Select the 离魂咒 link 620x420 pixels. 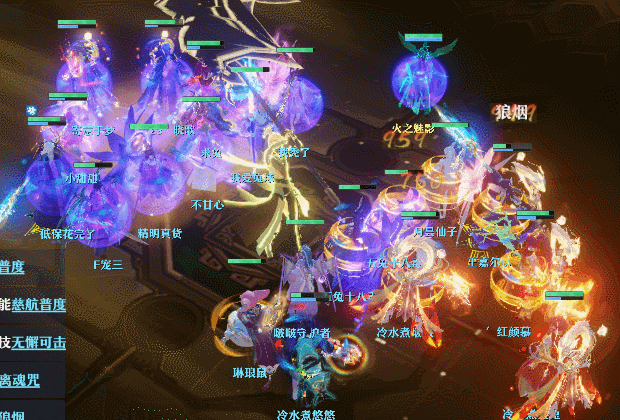coord(20,379)
